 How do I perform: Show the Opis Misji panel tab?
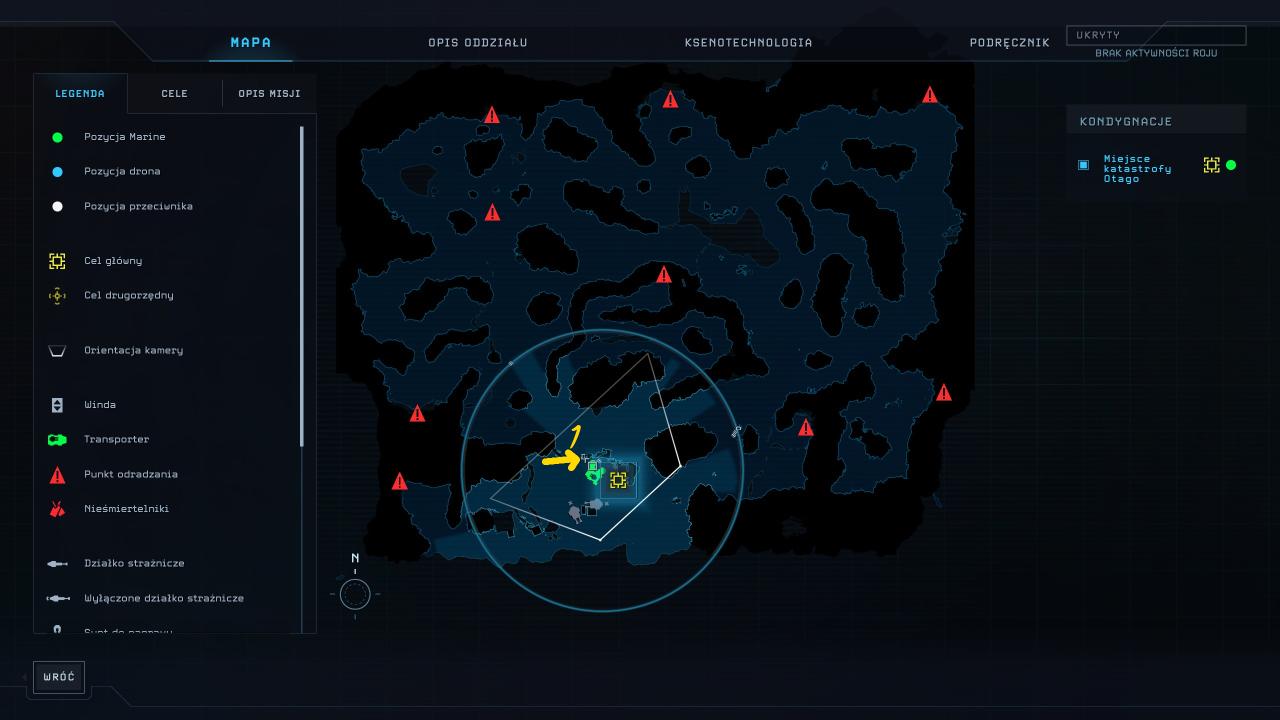(x=269, y=94)
